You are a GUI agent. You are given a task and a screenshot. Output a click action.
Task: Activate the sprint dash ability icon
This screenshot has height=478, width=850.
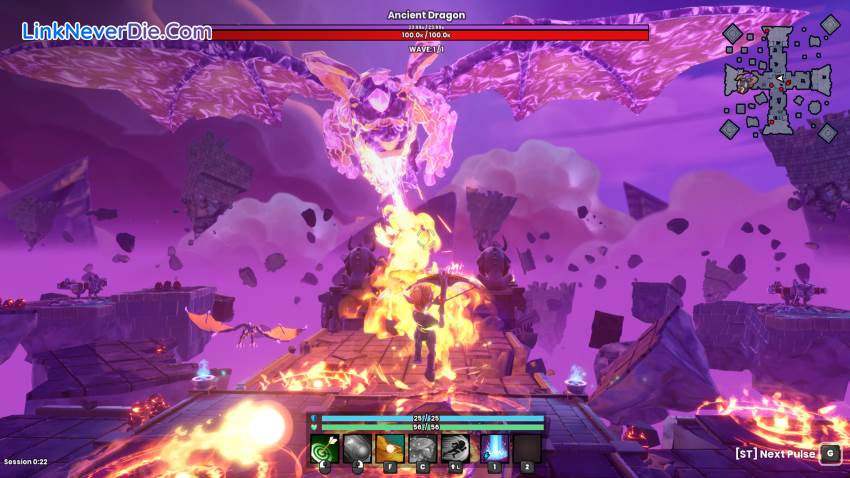pyautogui.click(x=459, y=449)
